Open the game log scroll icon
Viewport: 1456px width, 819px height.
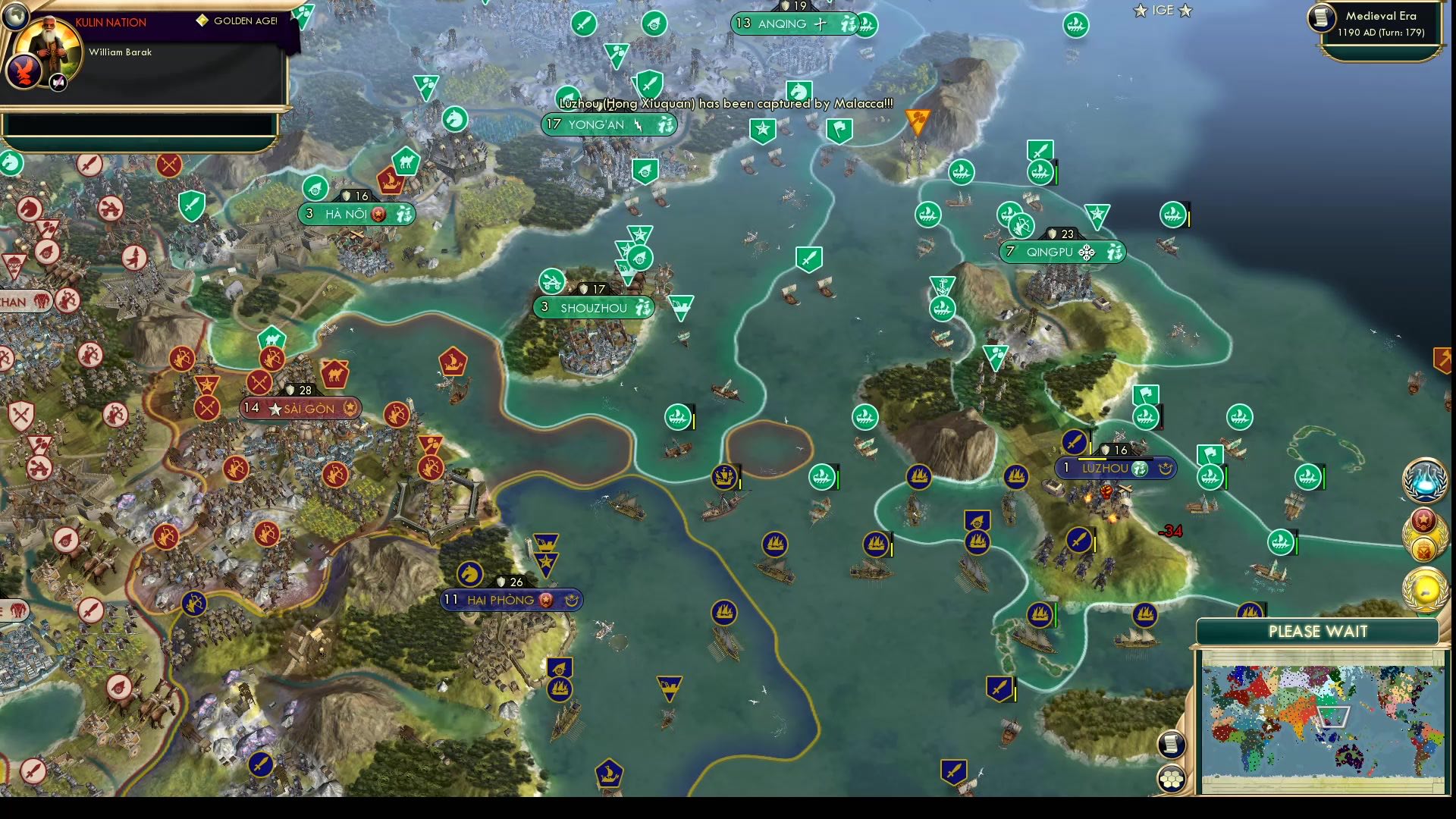(x=1172, y=745)
